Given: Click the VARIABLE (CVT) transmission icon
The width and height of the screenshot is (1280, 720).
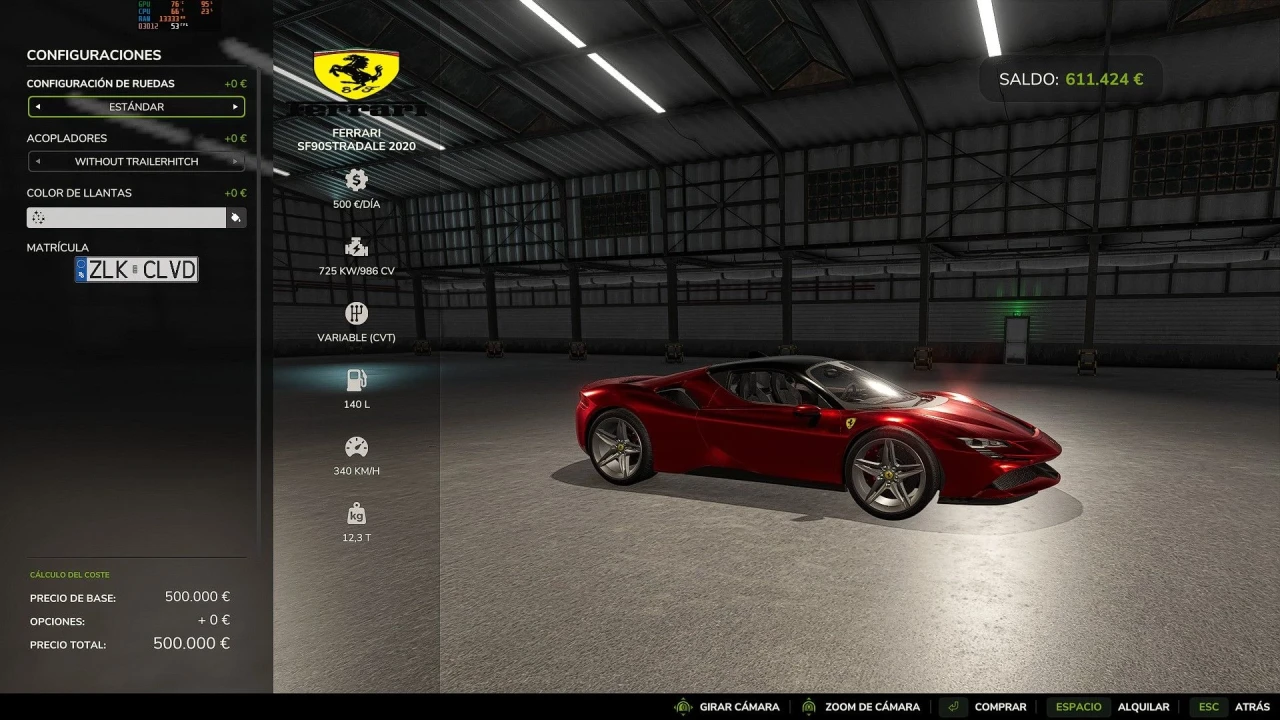Looking at the screenshot, I should (356, 314).
